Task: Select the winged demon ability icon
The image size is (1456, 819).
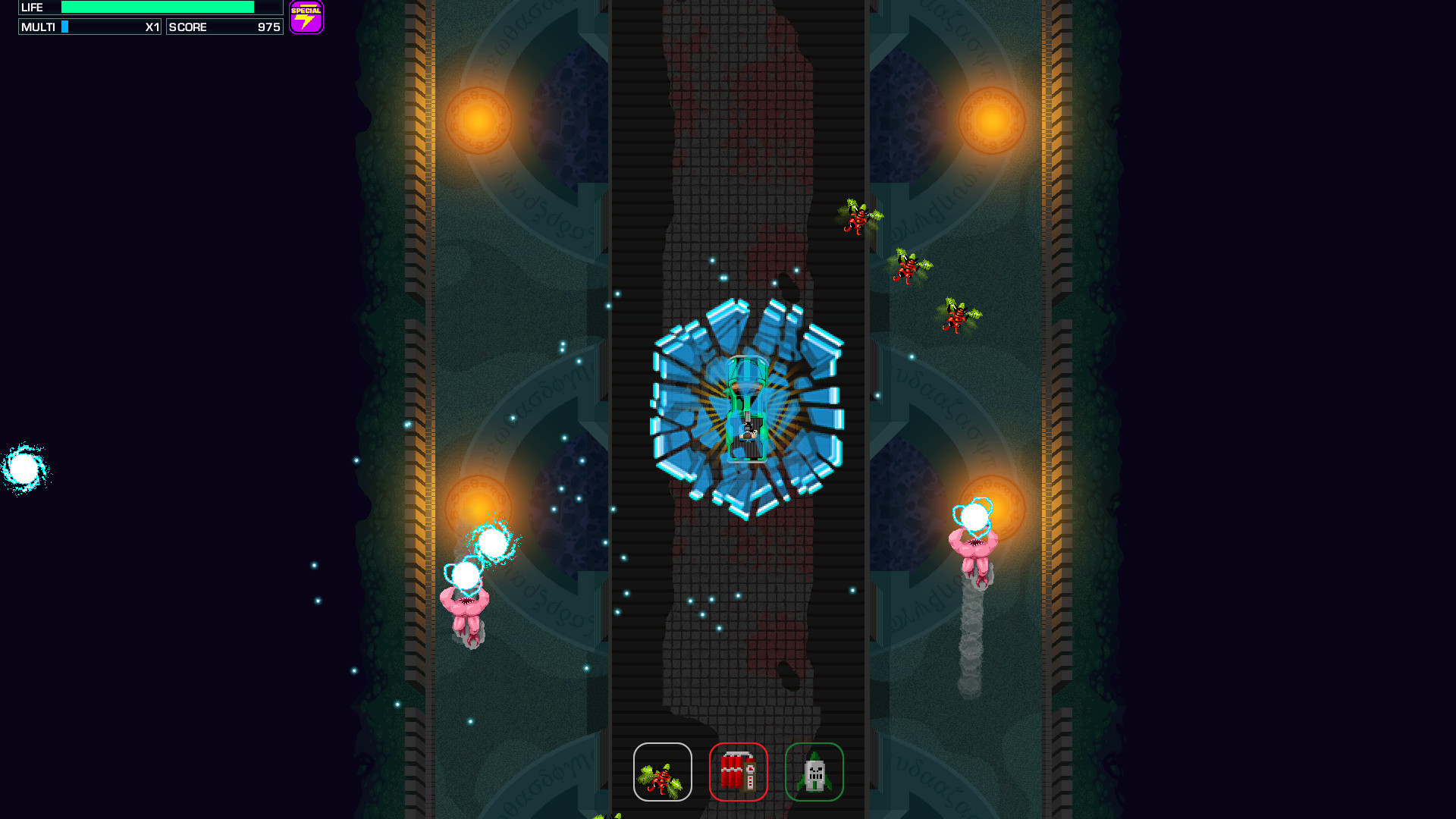Action: tap(663, 771)
